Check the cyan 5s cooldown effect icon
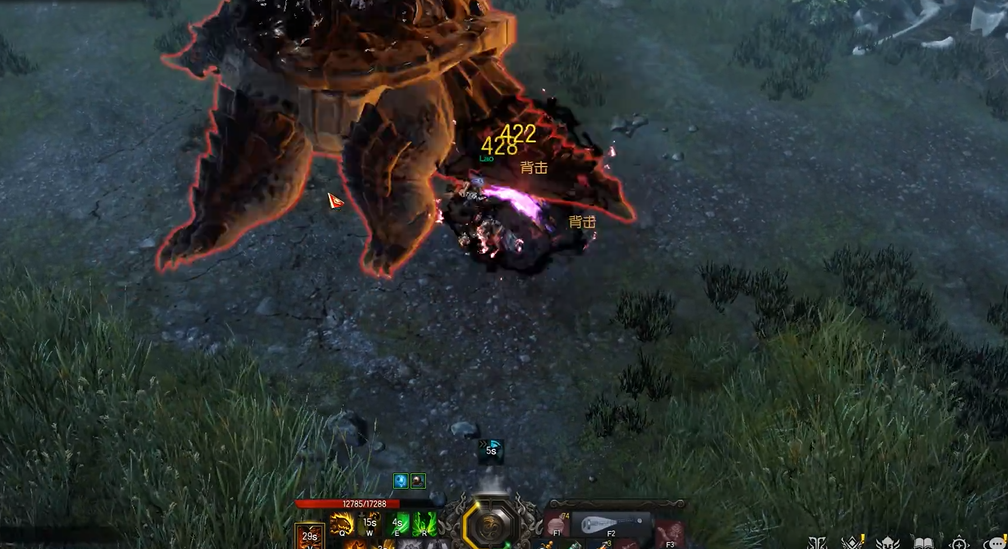This screenshot has height=549, width=1008. click(491, 451)
